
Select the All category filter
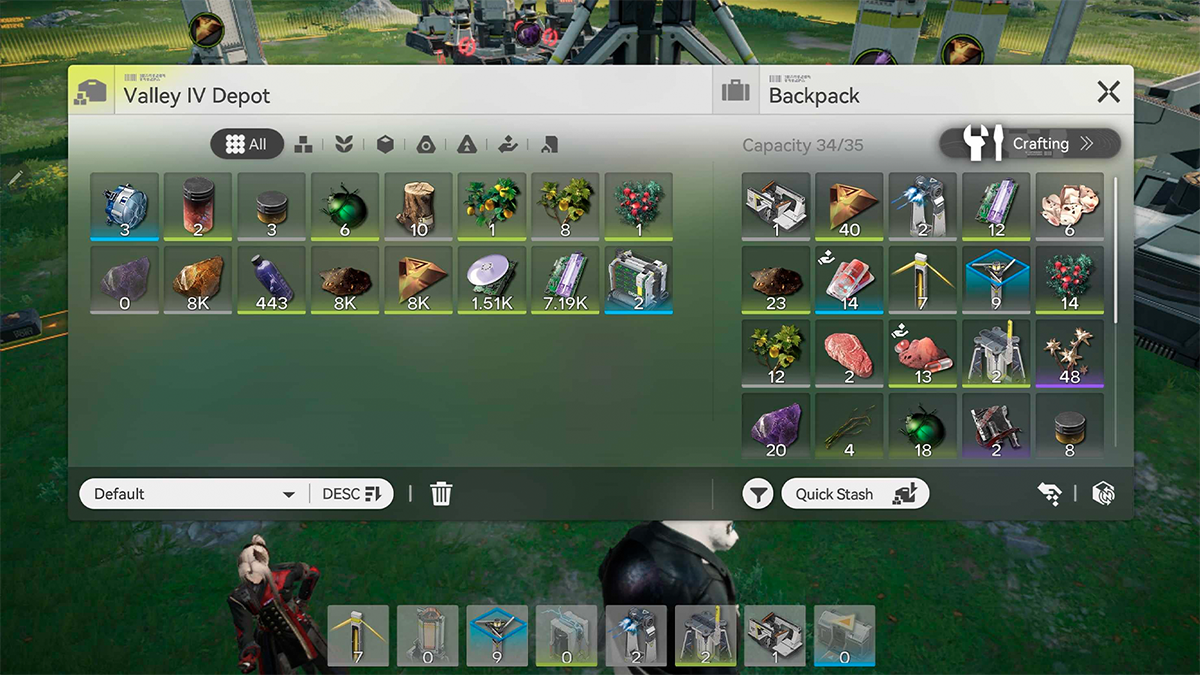(x=246, y=145)
